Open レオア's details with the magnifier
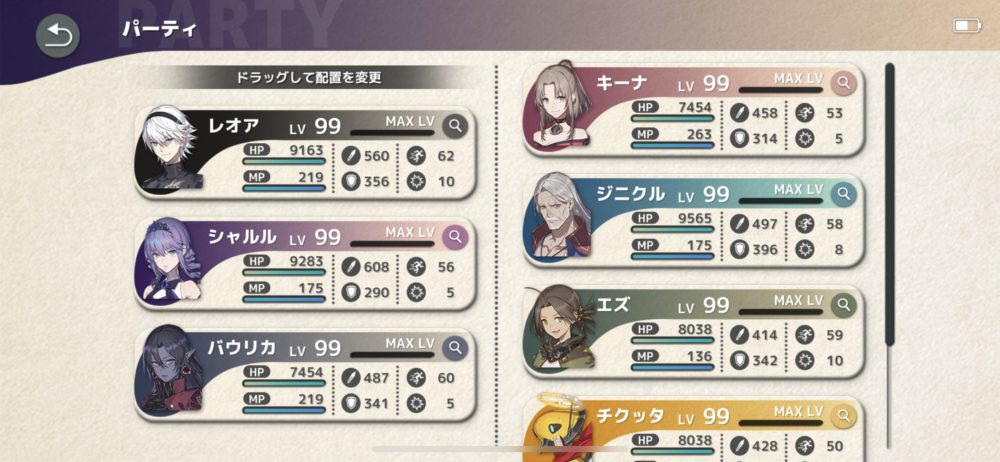This screenshot has height=462, width=1000. click(455, 125)
